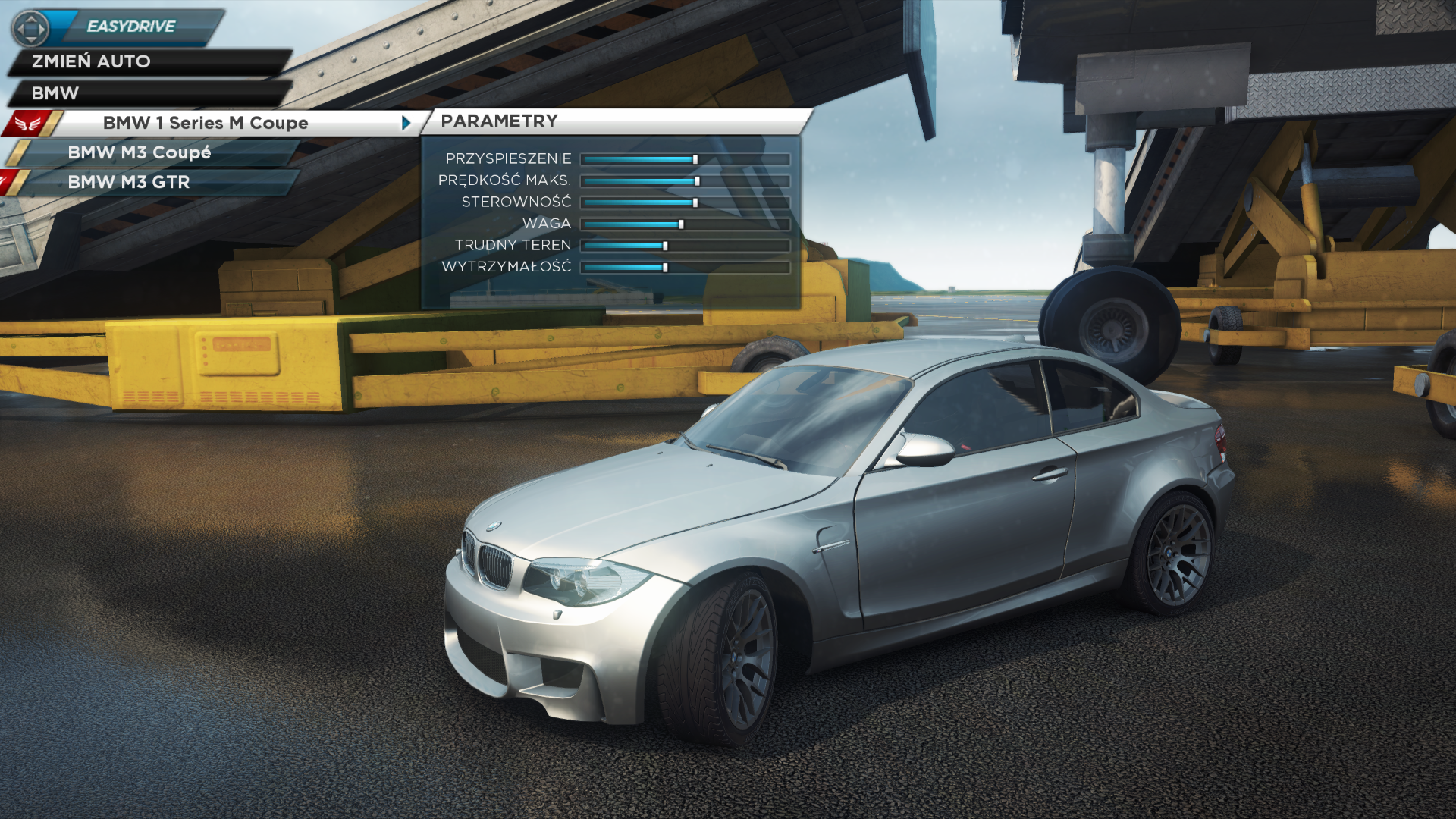Pick the BMW M3 GTR car
This screenshot has width=1456, height=819.
129,182
